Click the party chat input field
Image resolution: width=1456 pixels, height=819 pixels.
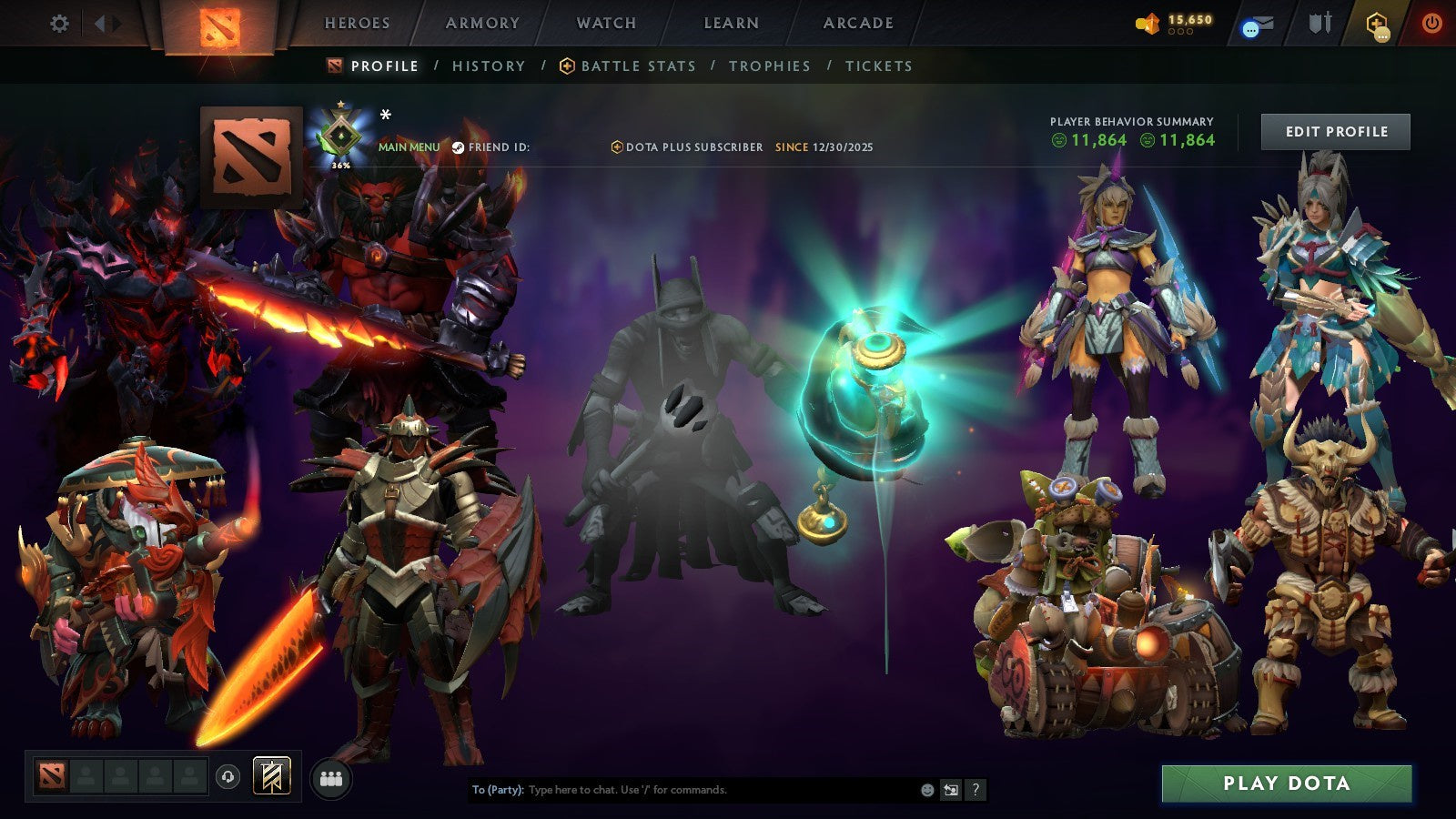point(682,791)
